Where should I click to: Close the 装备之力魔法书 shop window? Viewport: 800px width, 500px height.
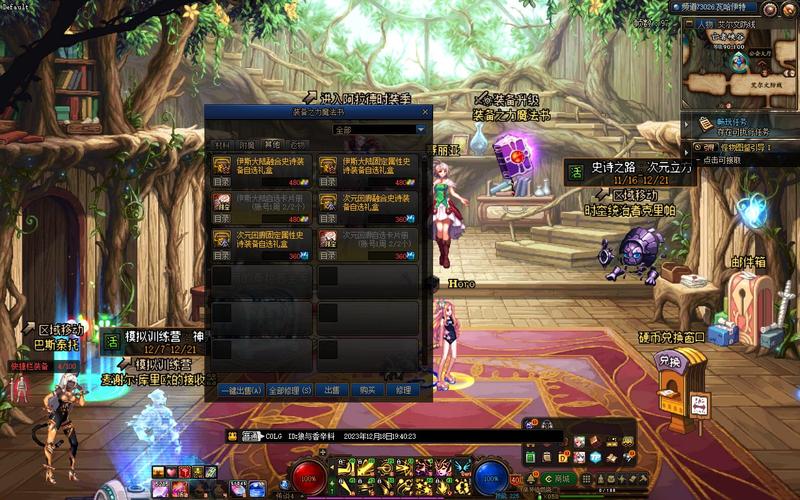[426, 112]
